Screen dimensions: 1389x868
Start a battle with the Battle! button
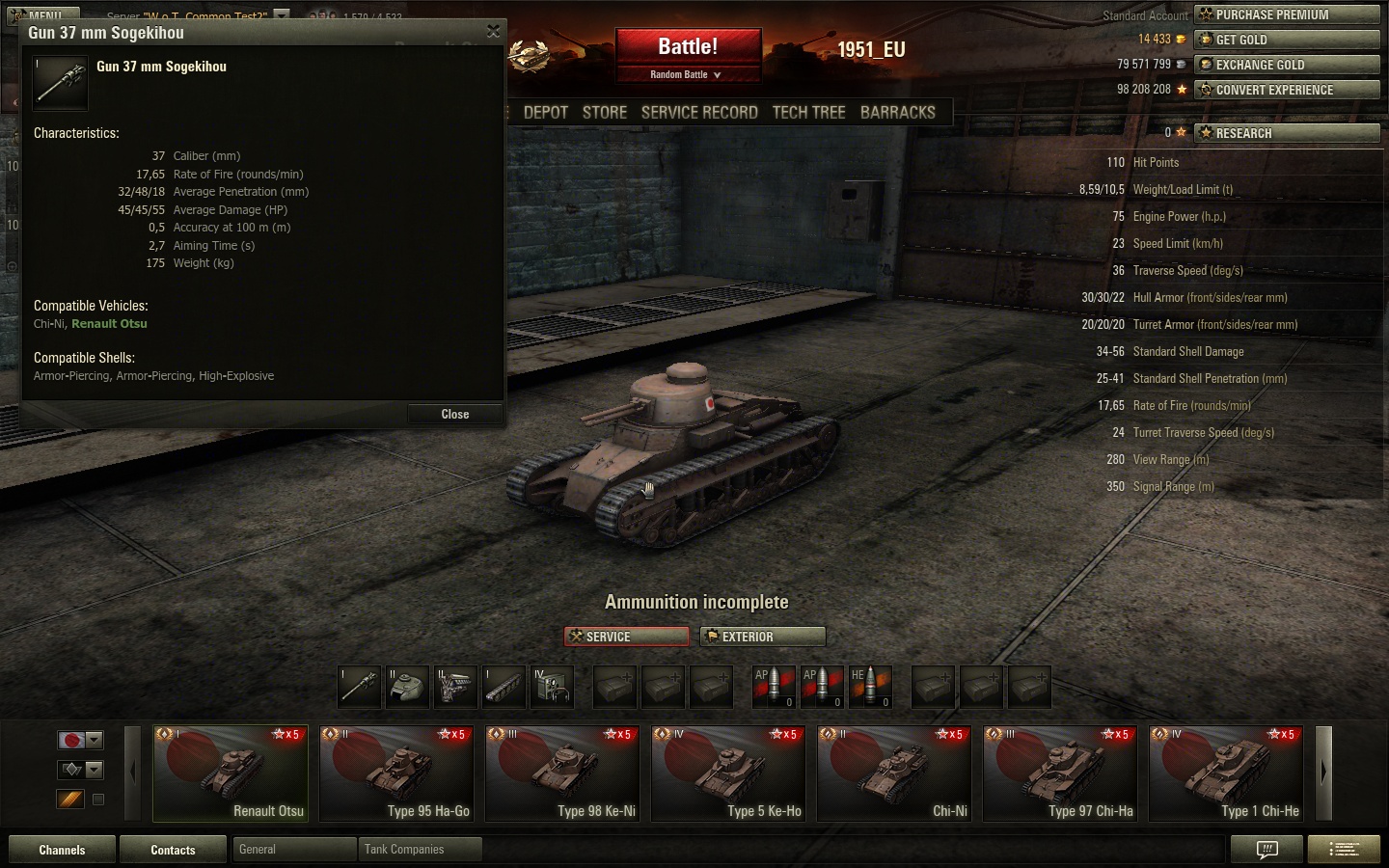click(x=688, y=47)
